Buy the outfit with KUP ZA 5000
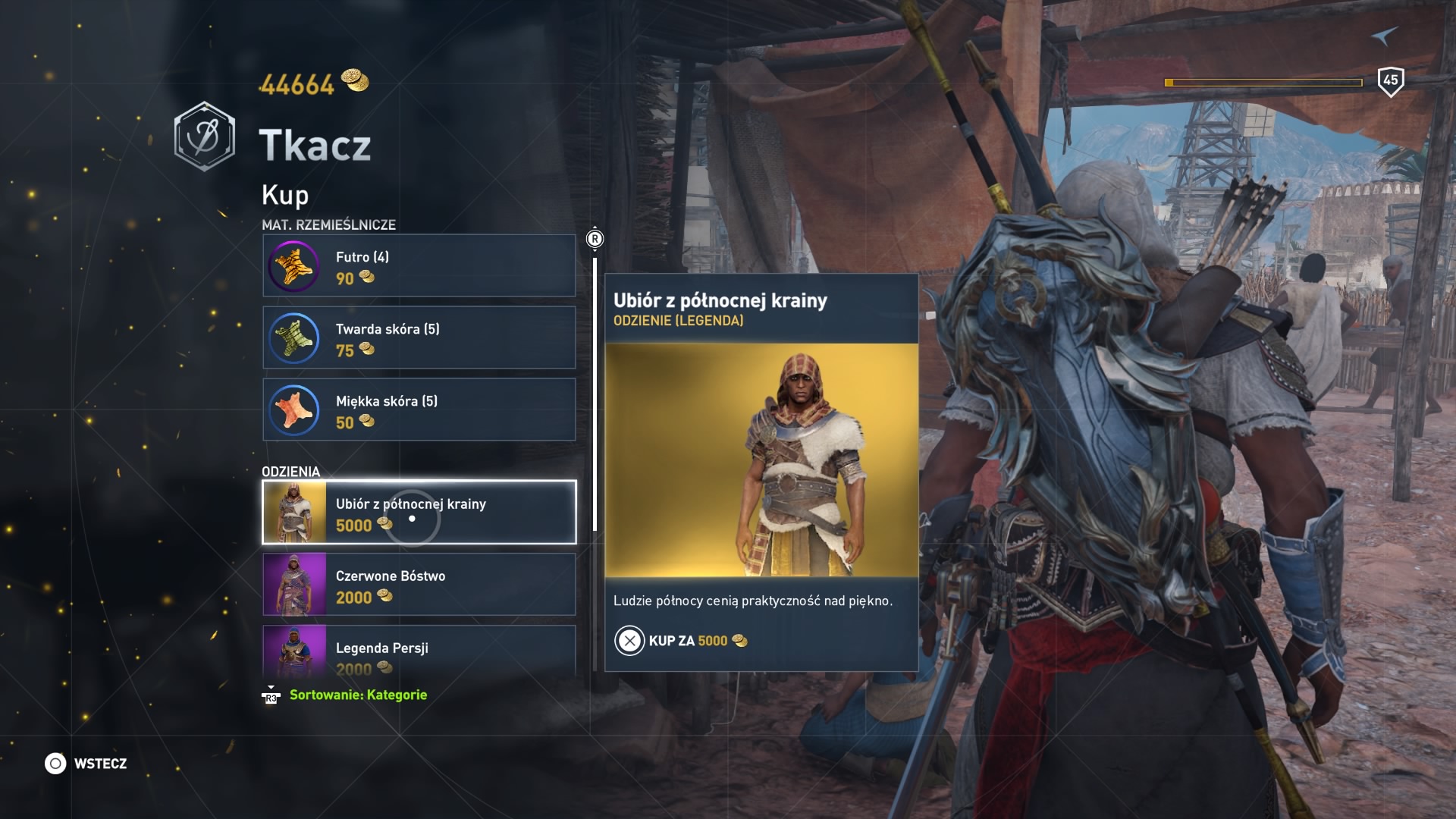1456x819 pixels. tap(680, 641)
